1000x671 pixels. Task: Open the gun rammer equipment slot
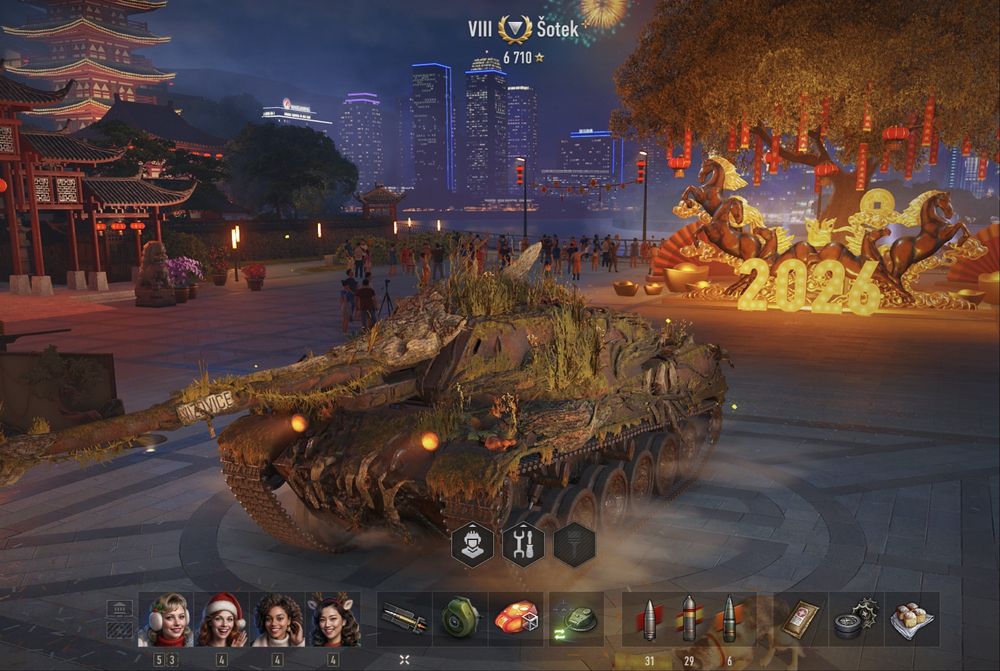click(404, 619)
